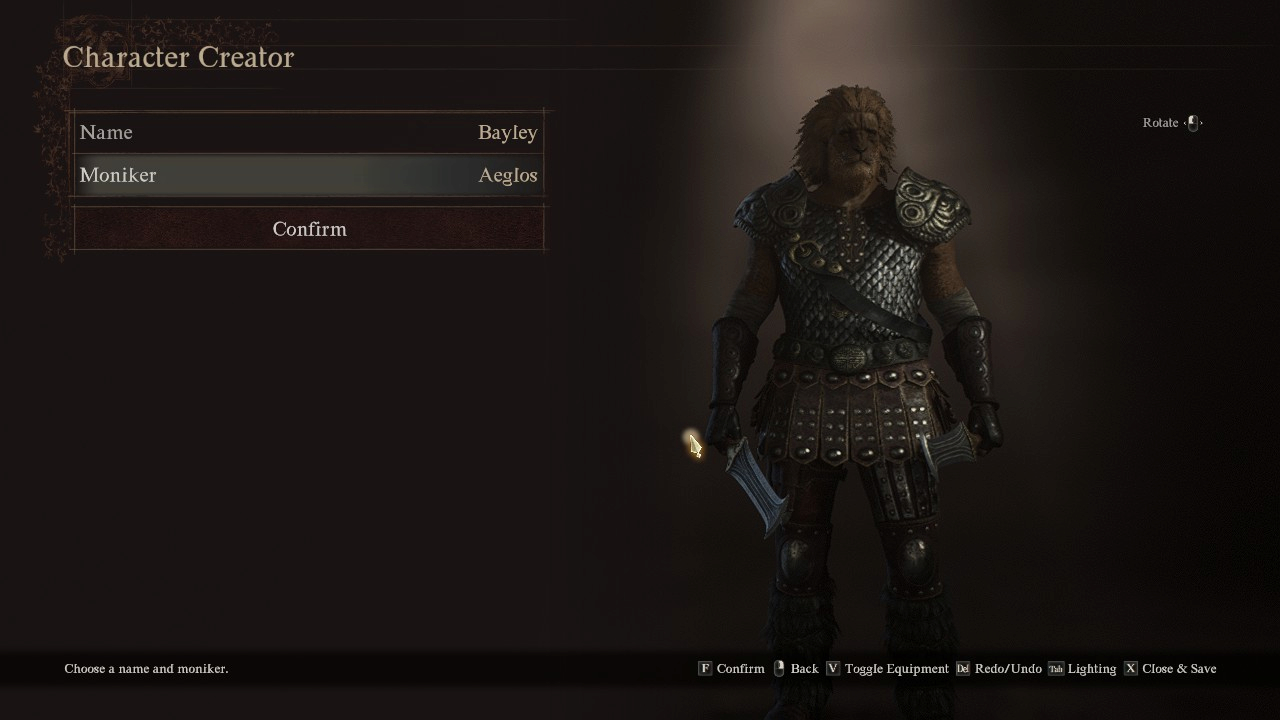This screenshot has height=720, width=1280.
Task: Select Back in the bottom bar
Action: [x=802, y=668]
